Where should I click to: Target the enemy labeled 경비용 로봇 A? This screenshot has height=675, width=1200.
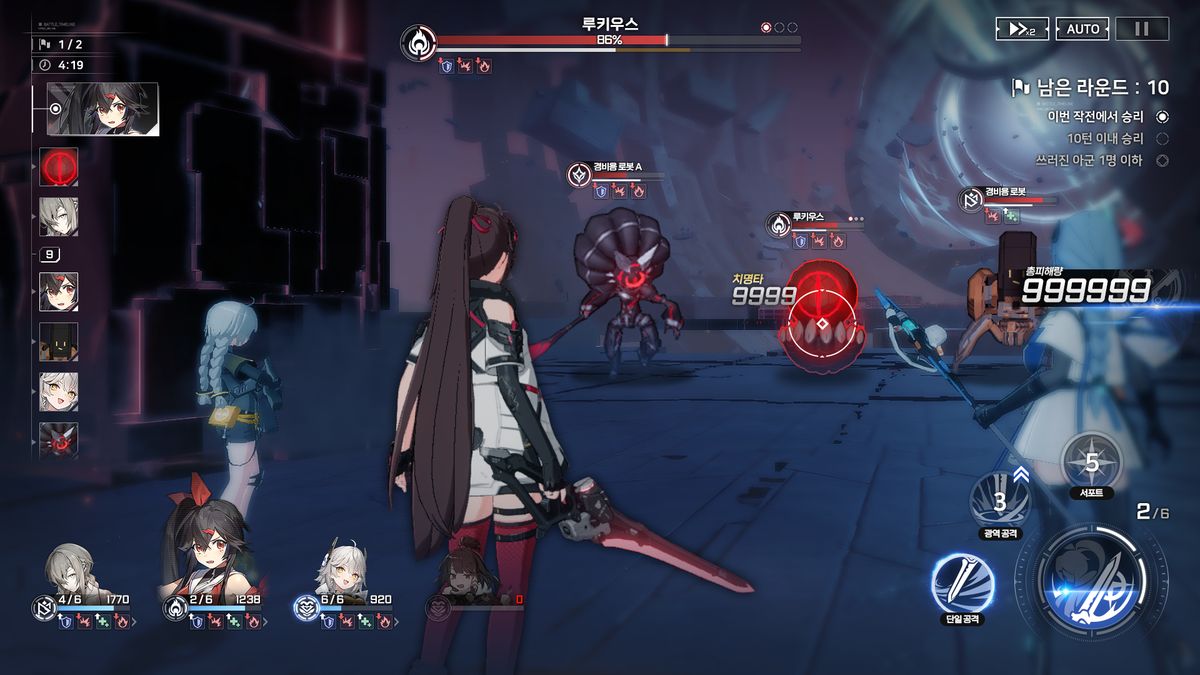629,290
